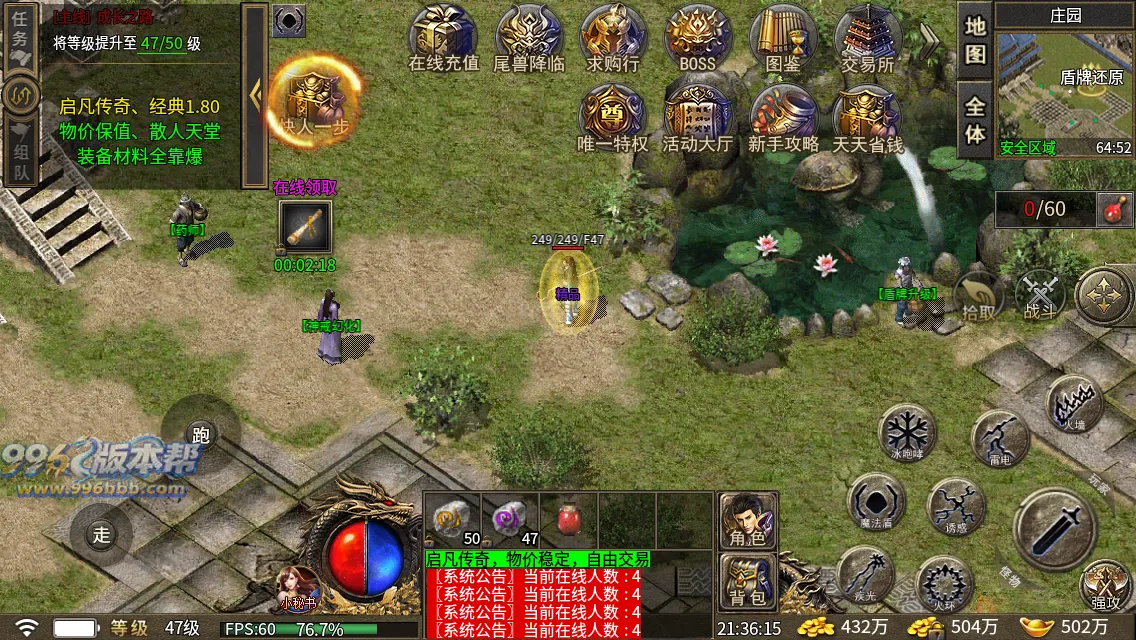Open the 新手攻略 beginner guide
The image size is (1136, 640).
pyautogui.click(x=783, y=118)
